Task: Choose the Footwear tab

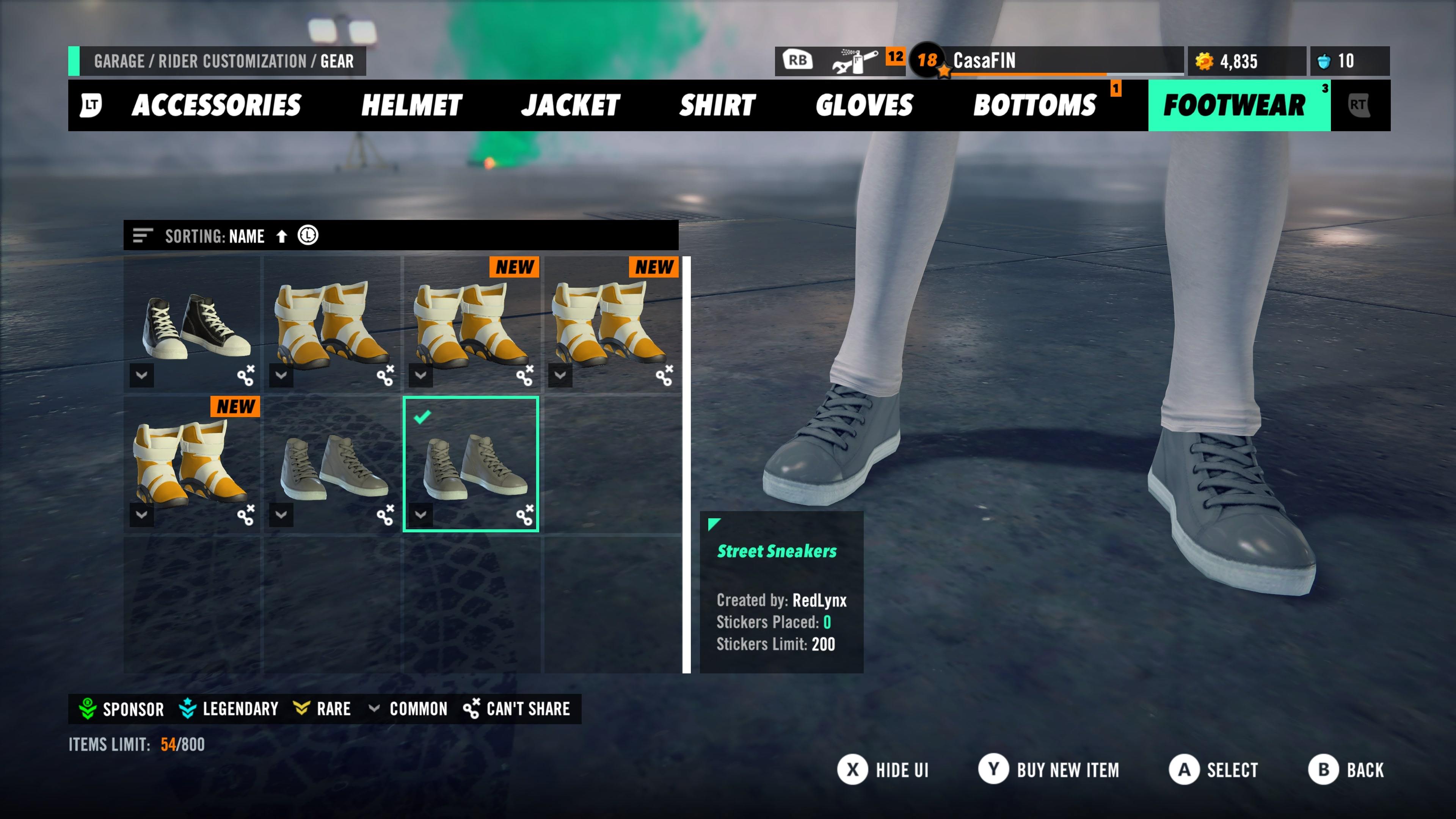Action: tap(1235, 105)
